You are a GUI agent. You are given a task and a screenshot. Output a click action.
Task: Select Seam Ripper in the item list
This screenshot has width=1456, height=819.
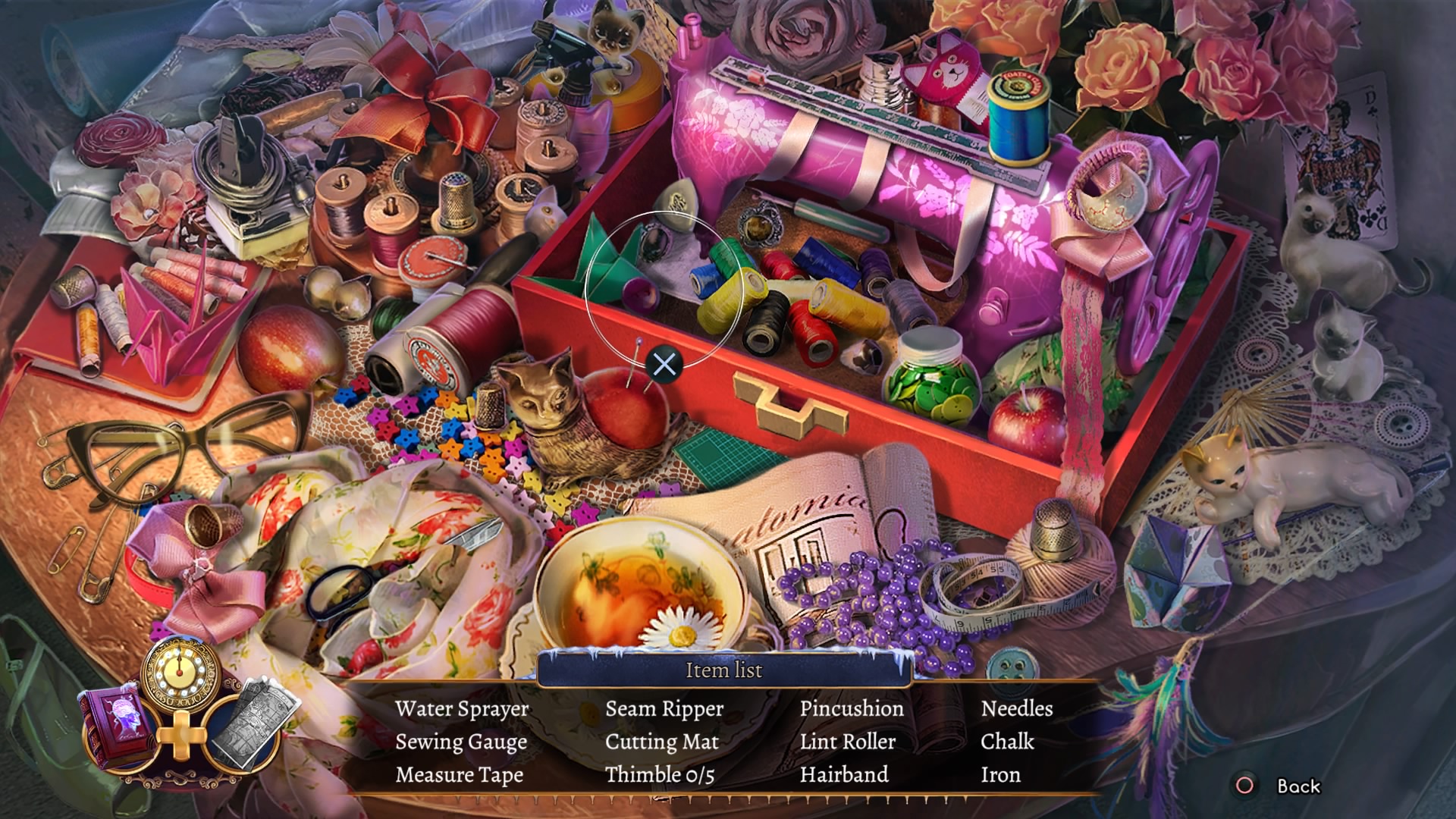click(664, 709)
